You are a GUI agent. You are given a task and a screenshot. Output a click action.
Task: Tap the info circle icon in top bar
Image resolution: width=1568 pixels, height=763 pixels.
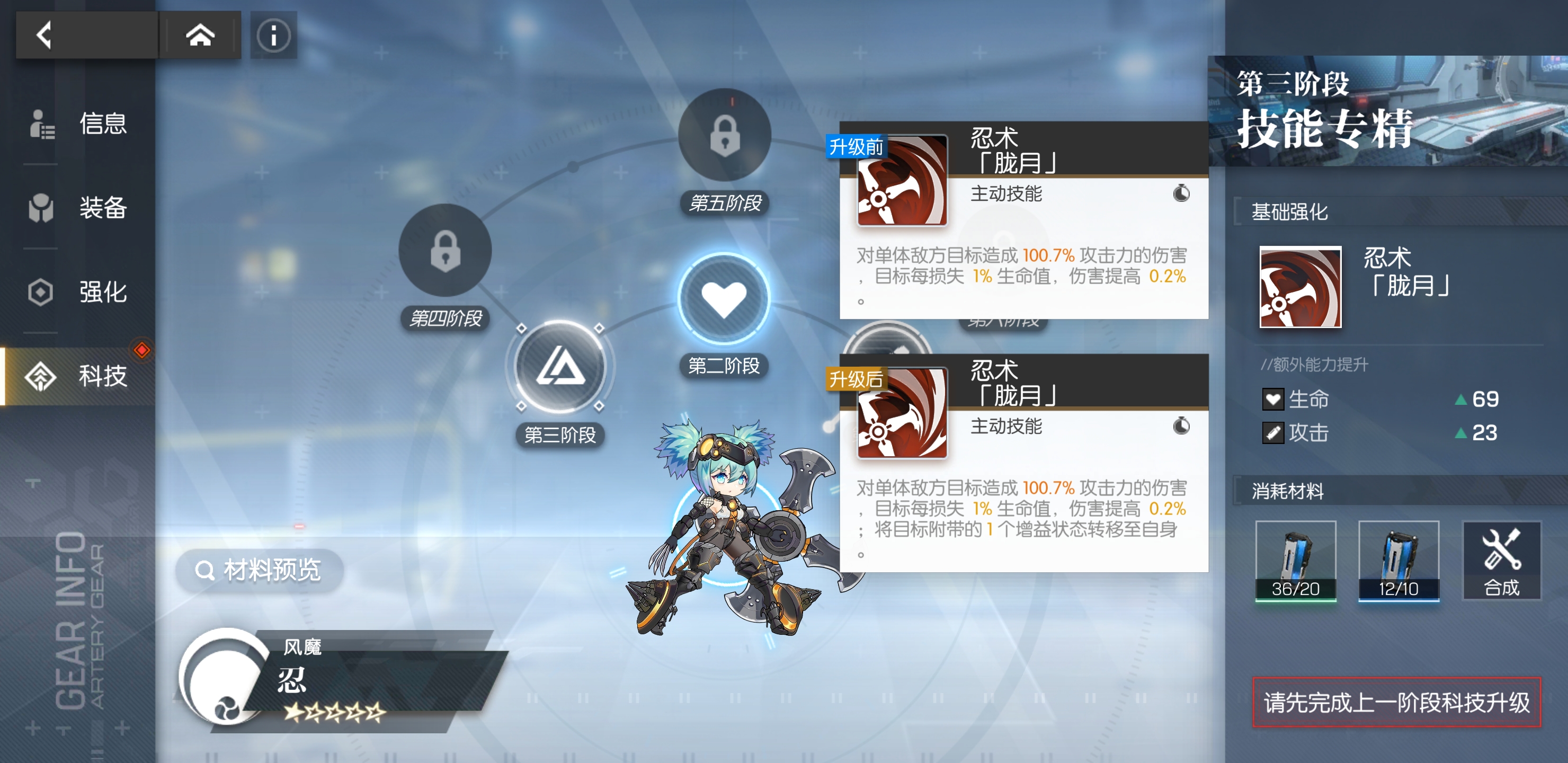[x=273, y=35]
